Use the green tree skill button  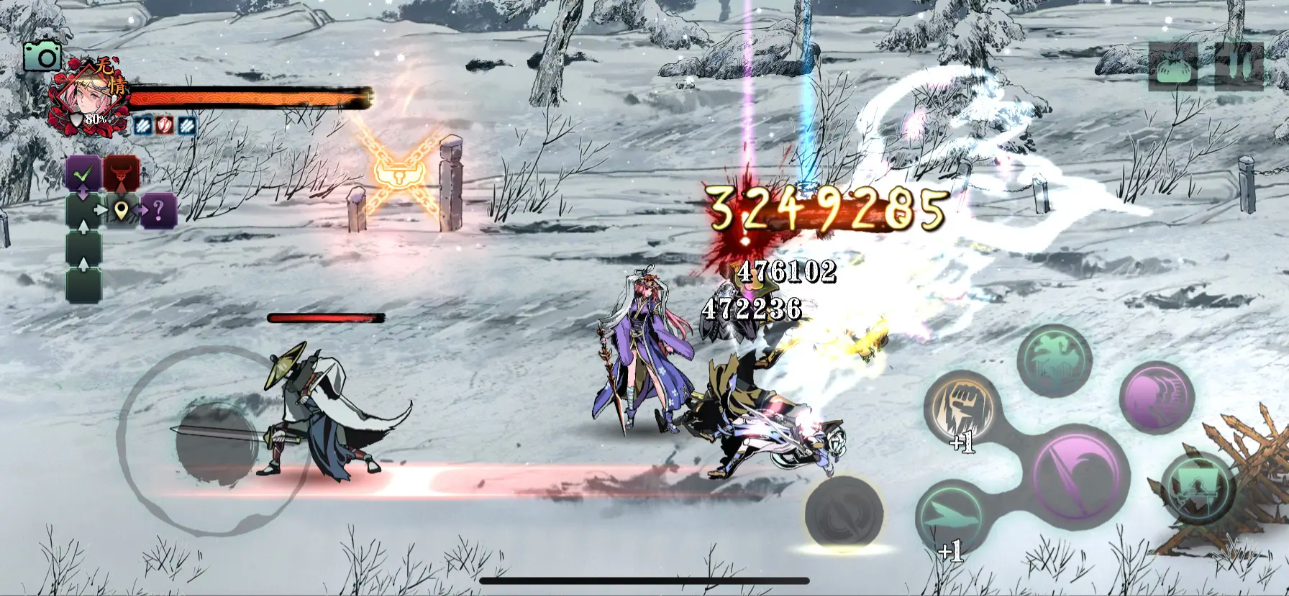click(1054, 360)
